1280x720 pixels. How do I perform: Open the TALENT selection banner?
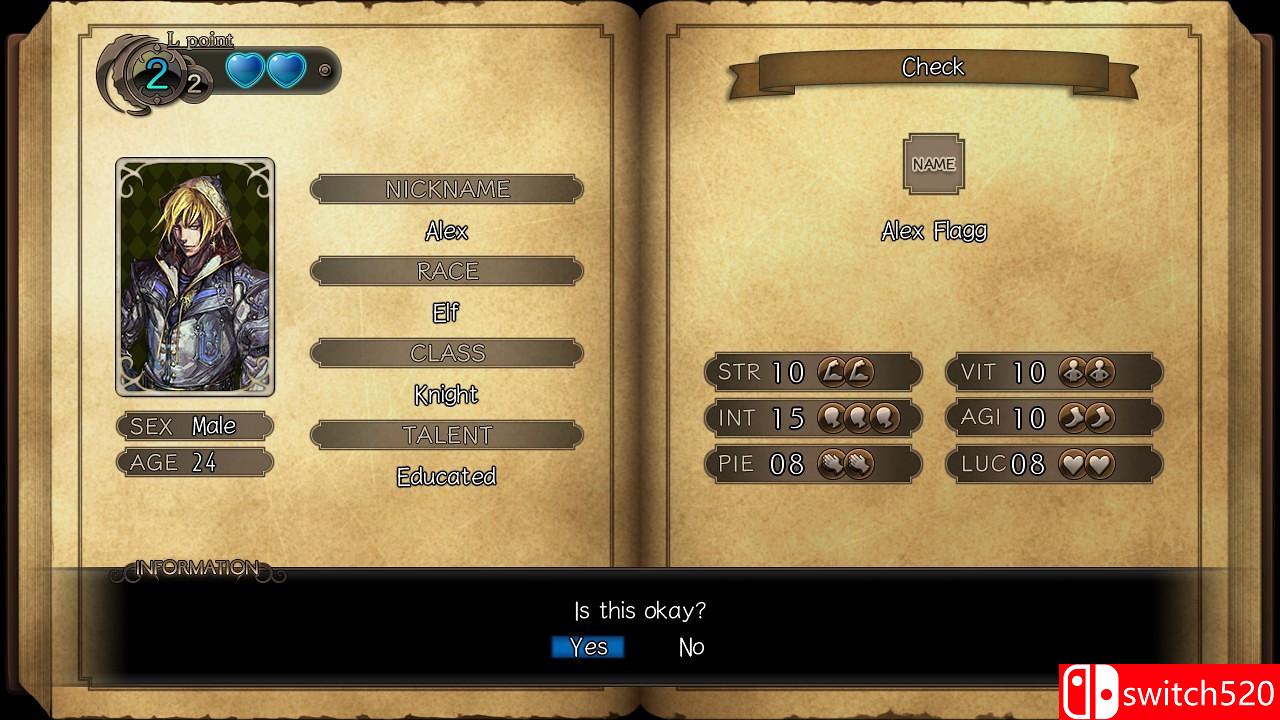pyautogui.click(x=446, y=434)
